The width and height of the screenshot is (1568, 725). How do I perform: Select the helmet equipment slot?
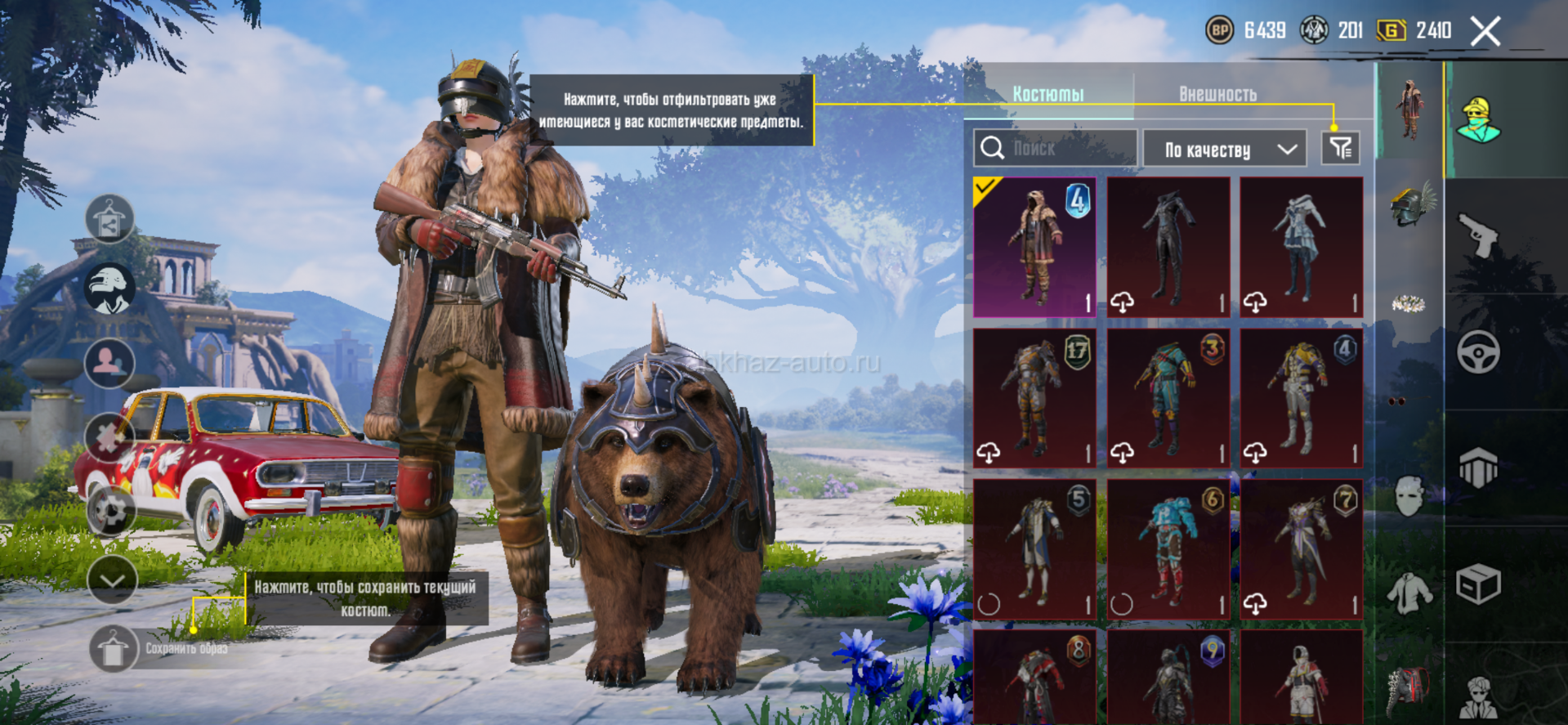coord(1409,206)
